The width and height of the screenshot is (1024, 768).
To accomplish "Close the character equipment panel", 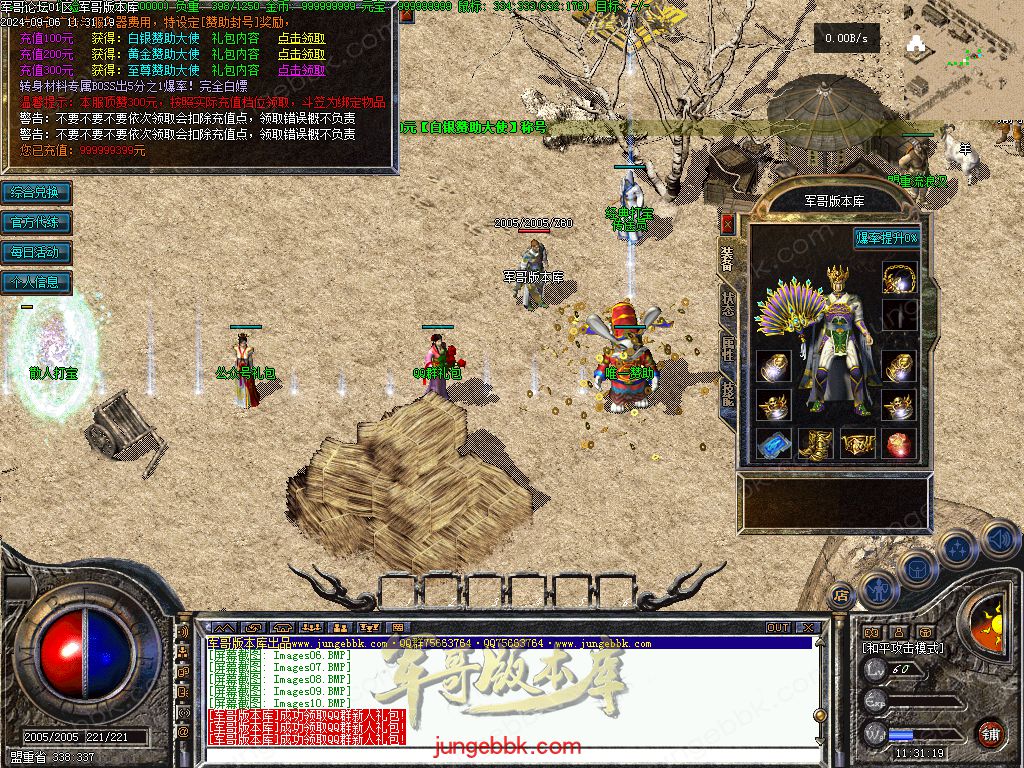I will (727, 223).
